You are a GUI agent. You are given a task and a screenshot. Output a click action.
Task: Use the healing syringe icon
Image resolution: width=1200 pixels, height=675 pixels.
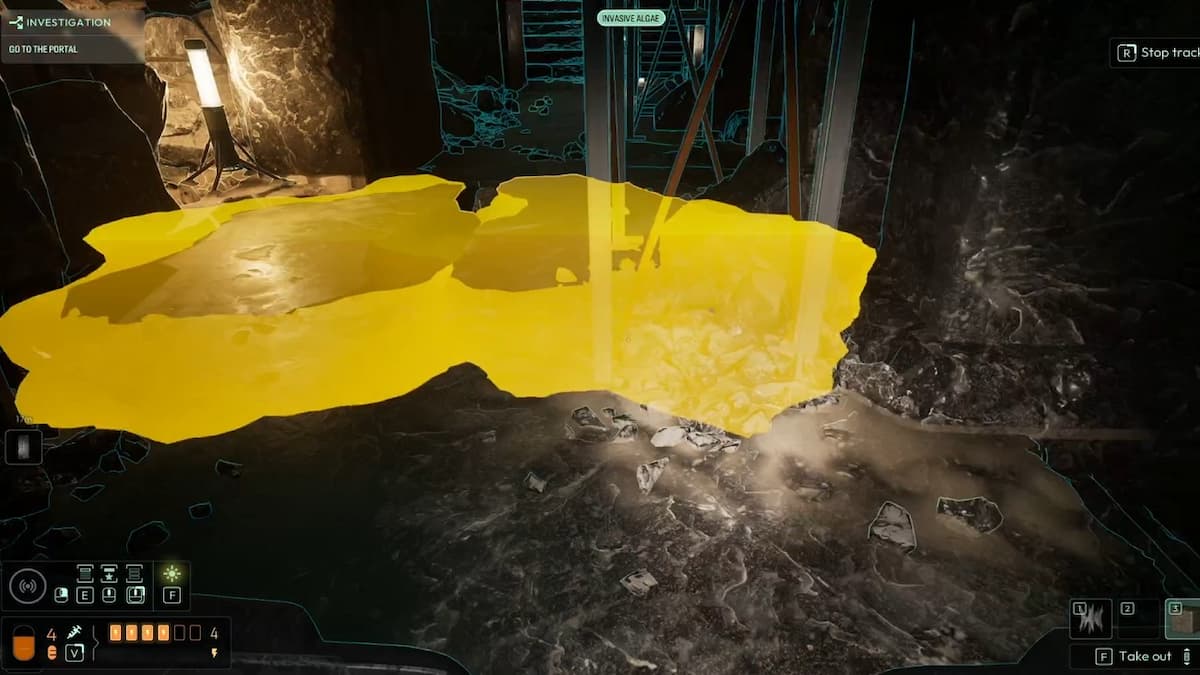coord(74,632)
